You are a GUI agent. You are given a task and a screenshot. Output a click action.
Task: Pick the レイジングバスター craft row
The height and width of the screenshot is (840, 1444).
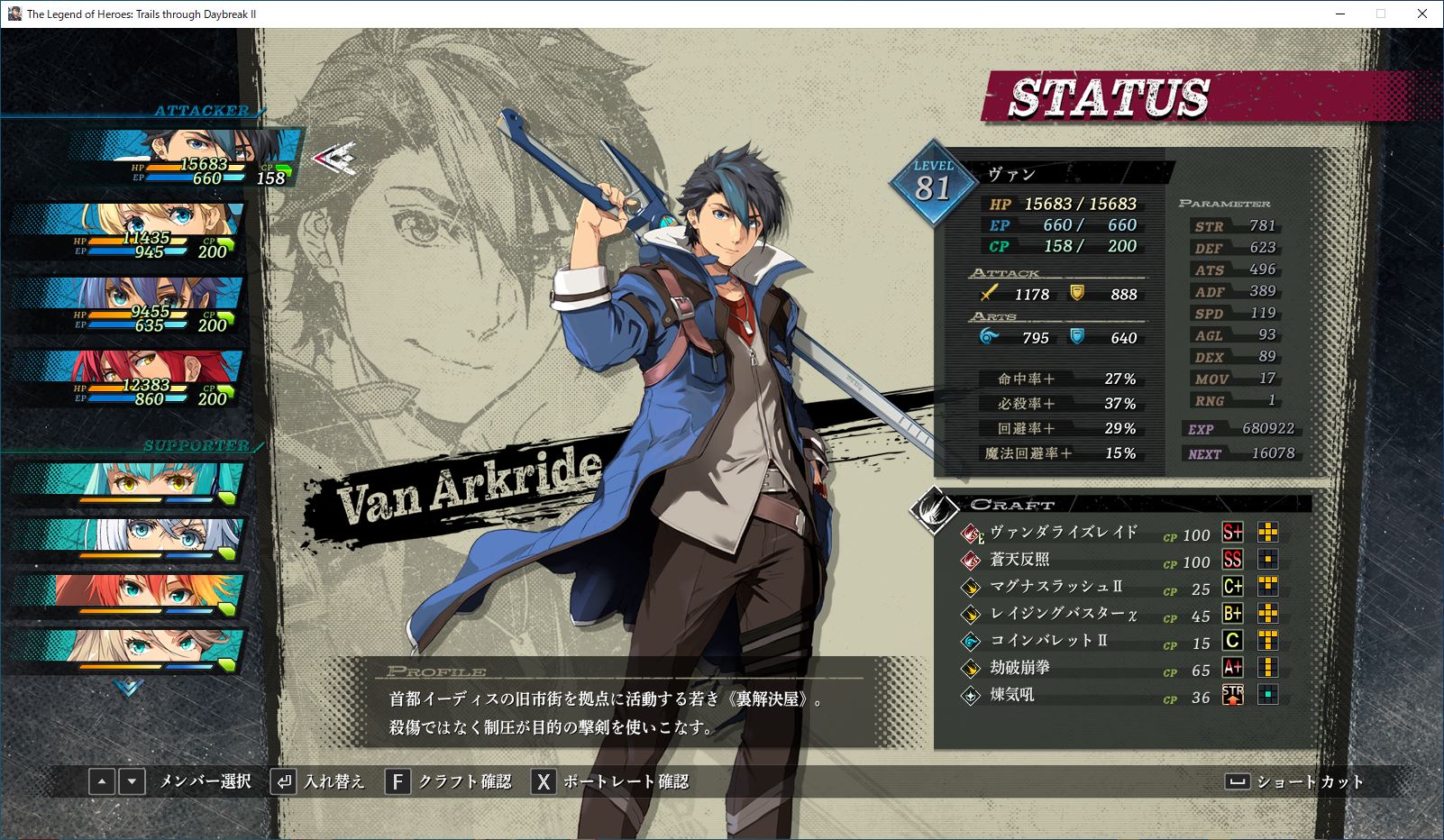click(1064, 614)
